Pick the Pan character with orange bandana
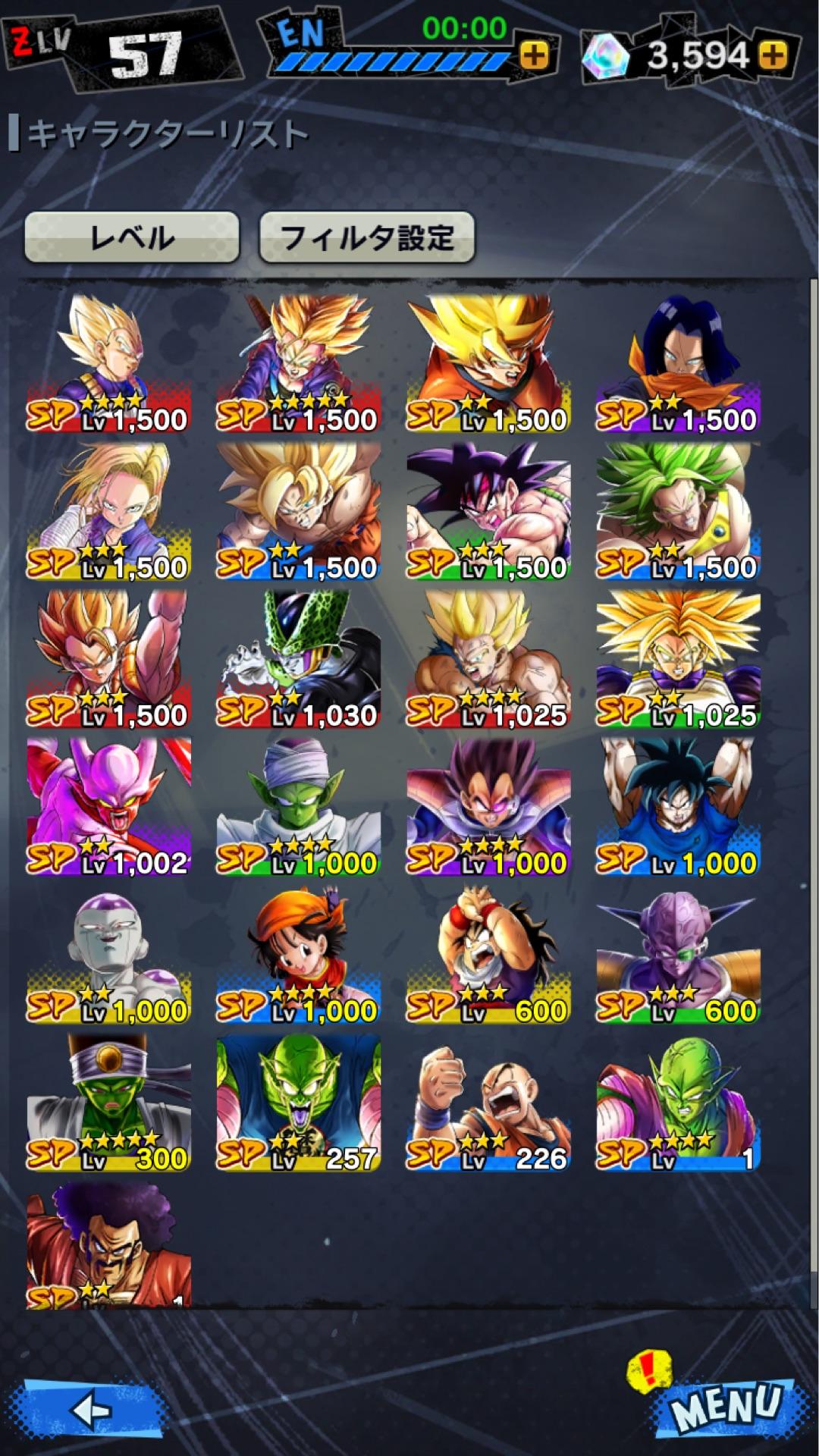Screen dimensions: 819x1456 (x=299, y=955)
